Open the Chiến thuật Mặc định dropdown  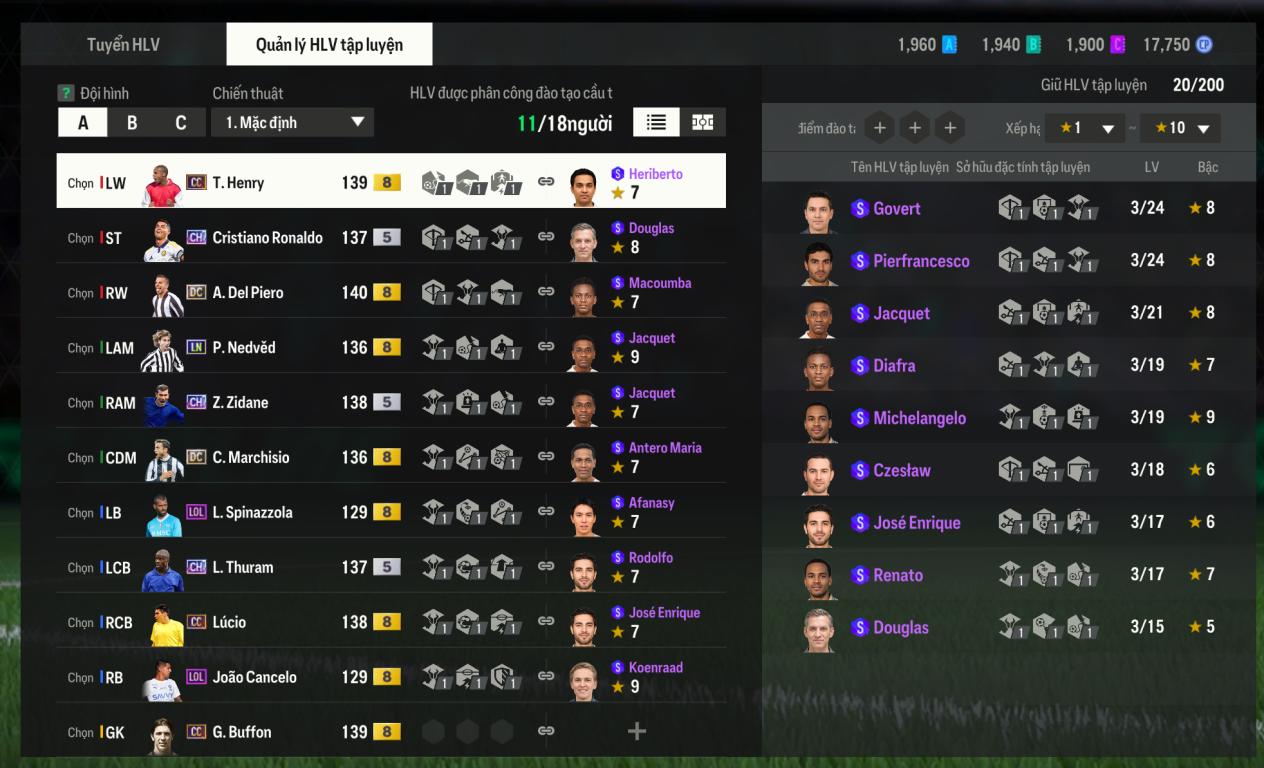[292, 123]
